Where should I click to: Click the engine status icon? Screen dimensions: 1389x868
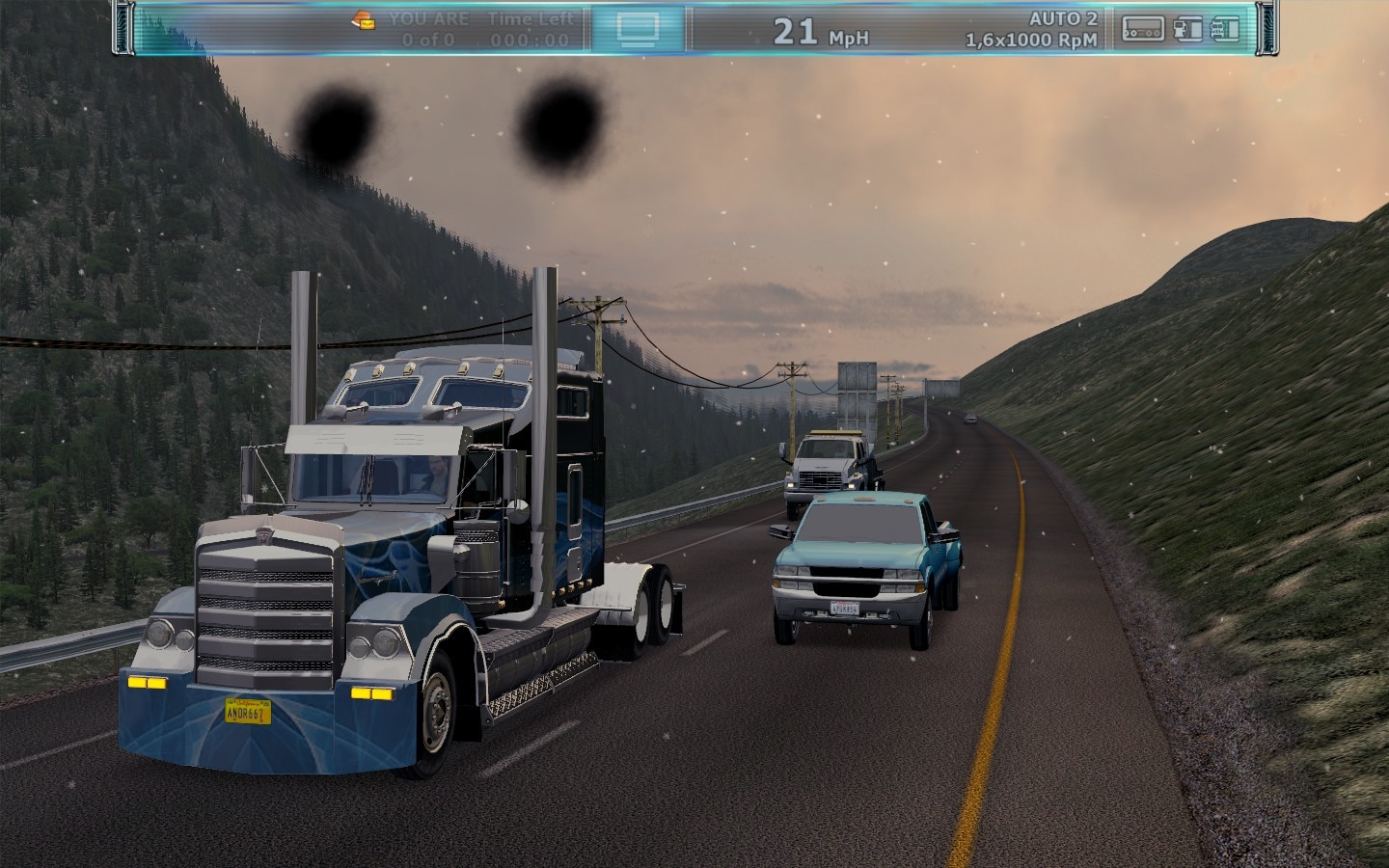click(1225, 29)
